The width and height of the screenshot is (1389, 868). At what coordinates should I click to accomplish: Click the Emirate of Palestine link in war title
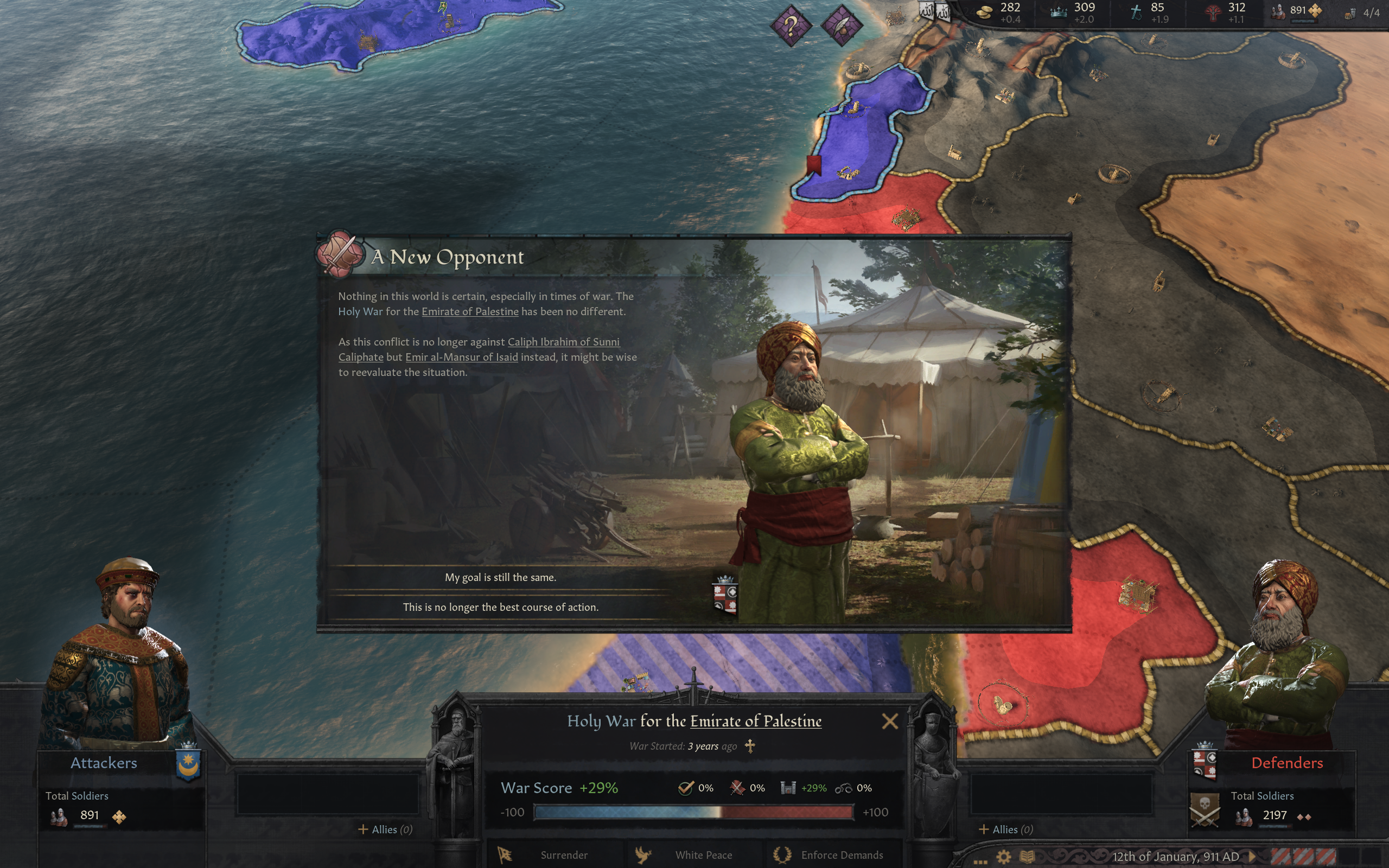click(756, 722)
